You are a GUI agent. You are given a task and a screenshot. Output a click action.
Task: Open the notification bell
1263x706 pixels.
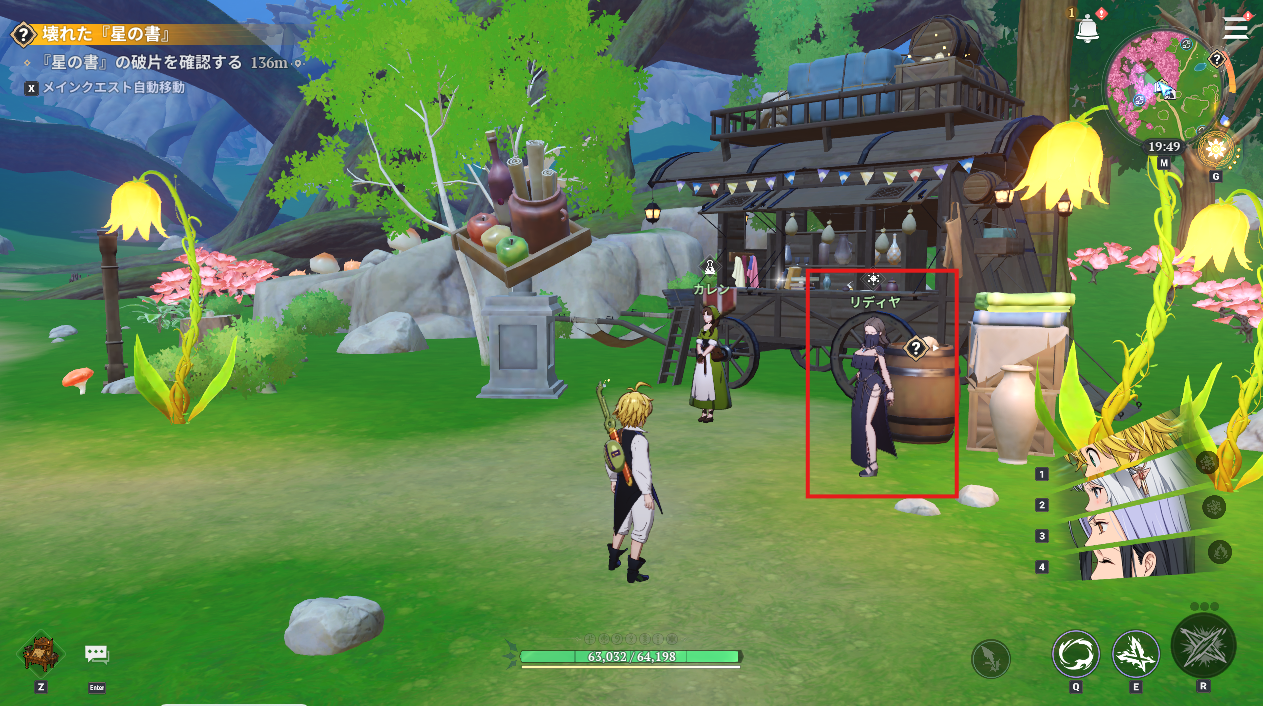click(x=1087, y=29)
